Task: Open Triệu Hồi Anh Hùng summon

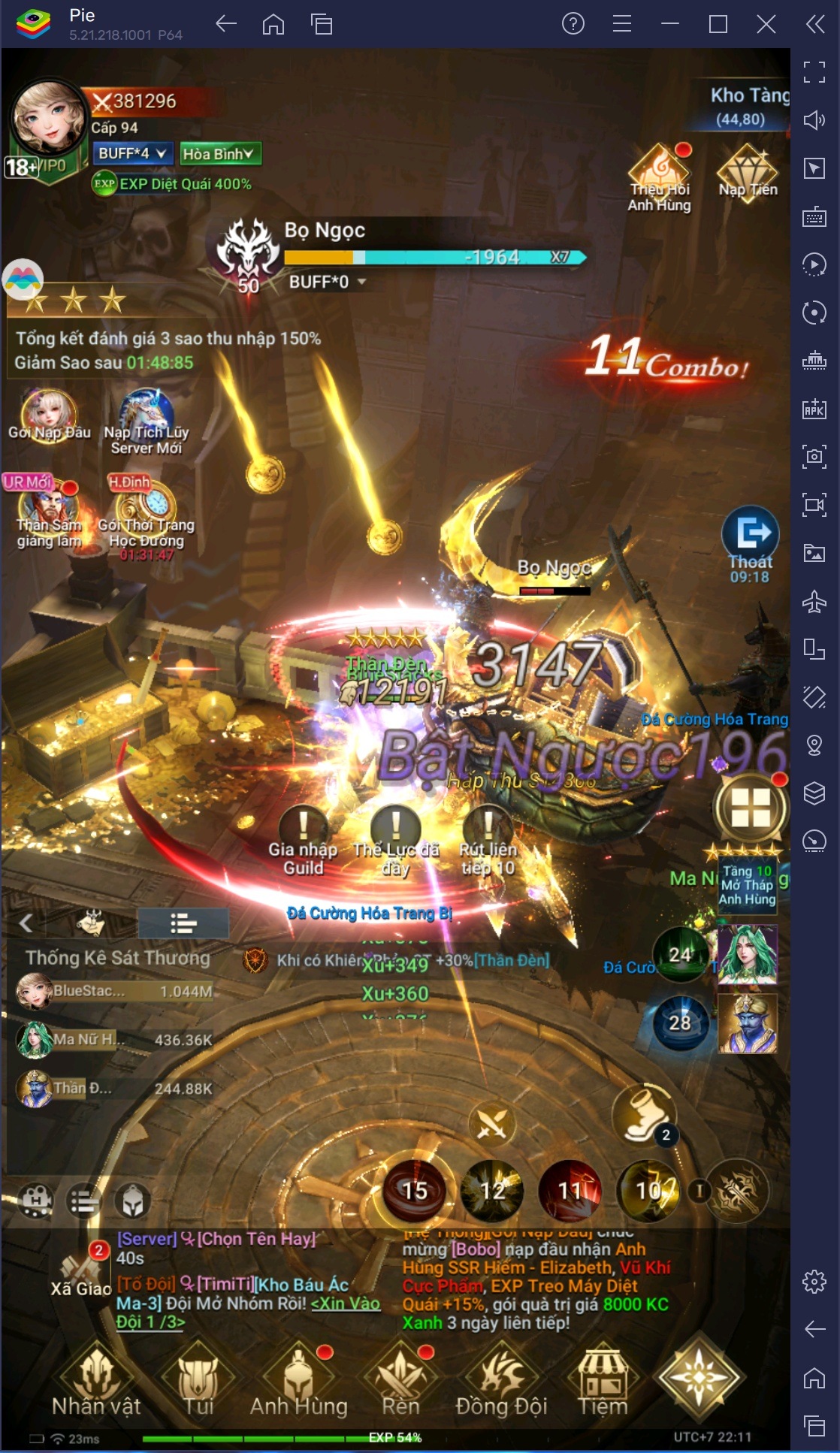Action: [x=660, y=178]
